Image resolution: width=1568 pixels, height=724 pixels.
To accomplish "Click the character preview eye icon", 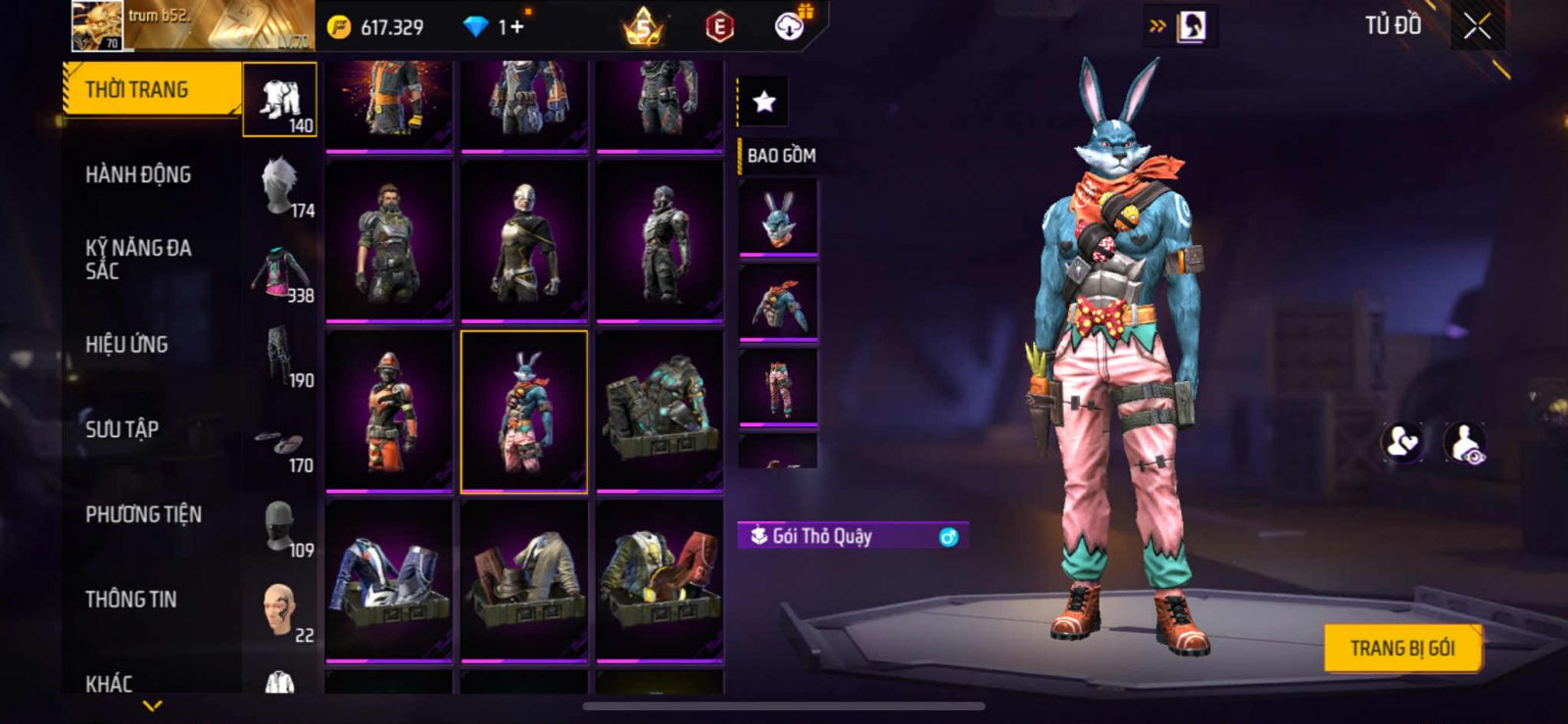I will [1464, 443].
